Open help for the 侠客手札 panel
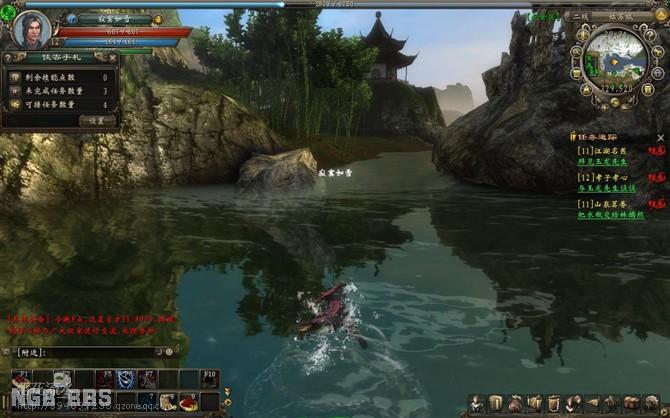Screen dimensions: 670x418 [x=9, y=57]
